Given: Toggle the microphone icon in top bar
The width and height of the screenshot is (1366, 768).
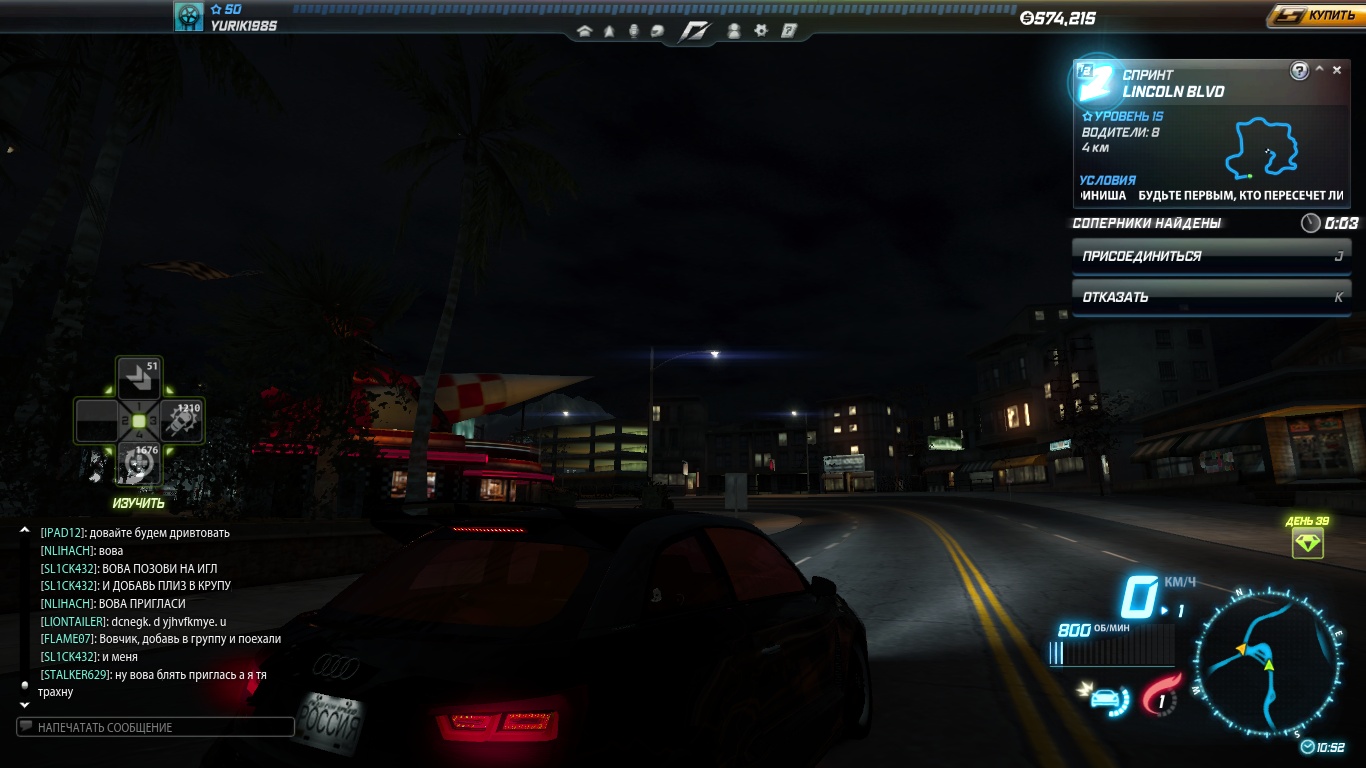Looking at the screenshot, I should 633,31.
